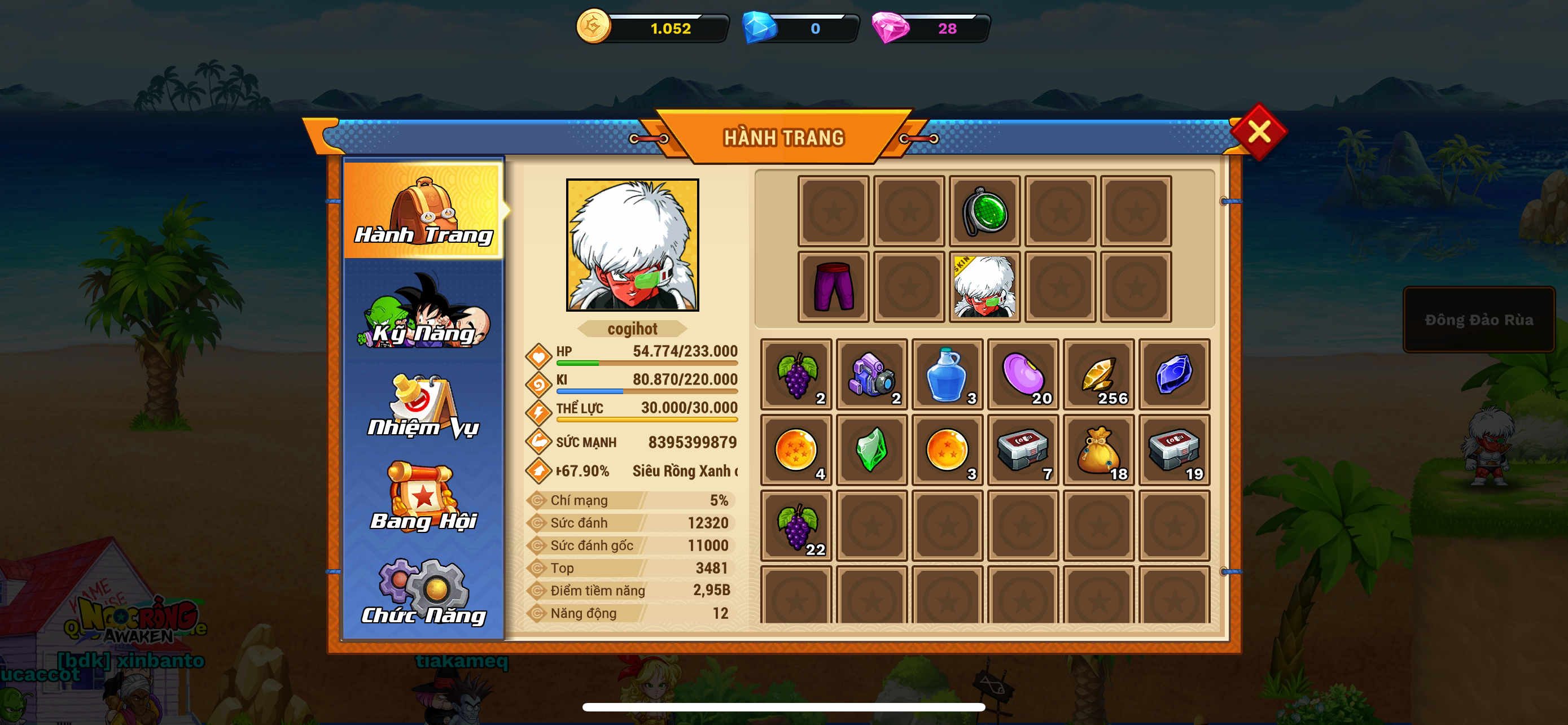
Task: Select the capsule case with 19
Action: (x=1173, y=450)
